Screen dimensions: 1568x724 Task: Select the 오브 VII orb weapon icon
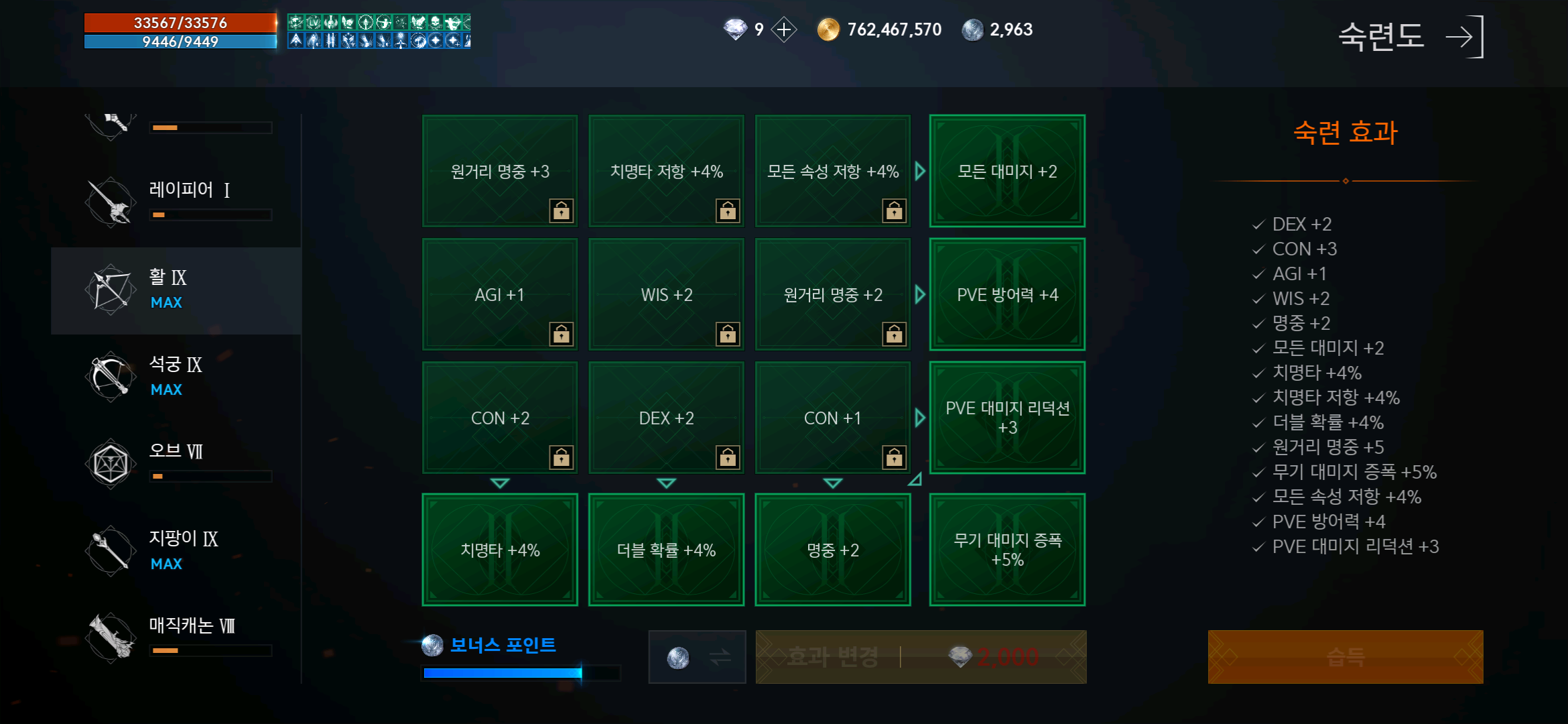111,463
